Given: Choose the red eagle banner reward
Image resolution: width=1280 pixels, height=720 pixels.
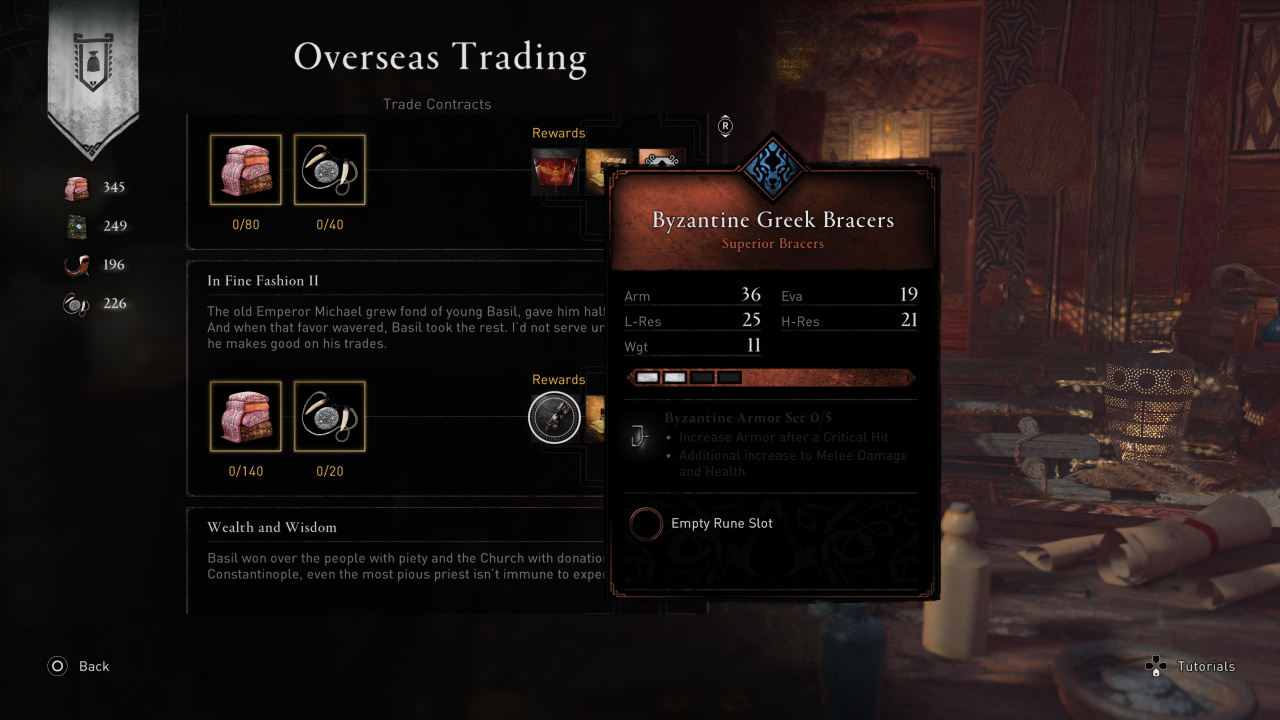Looking at the screenshot, I should [555, 170].
